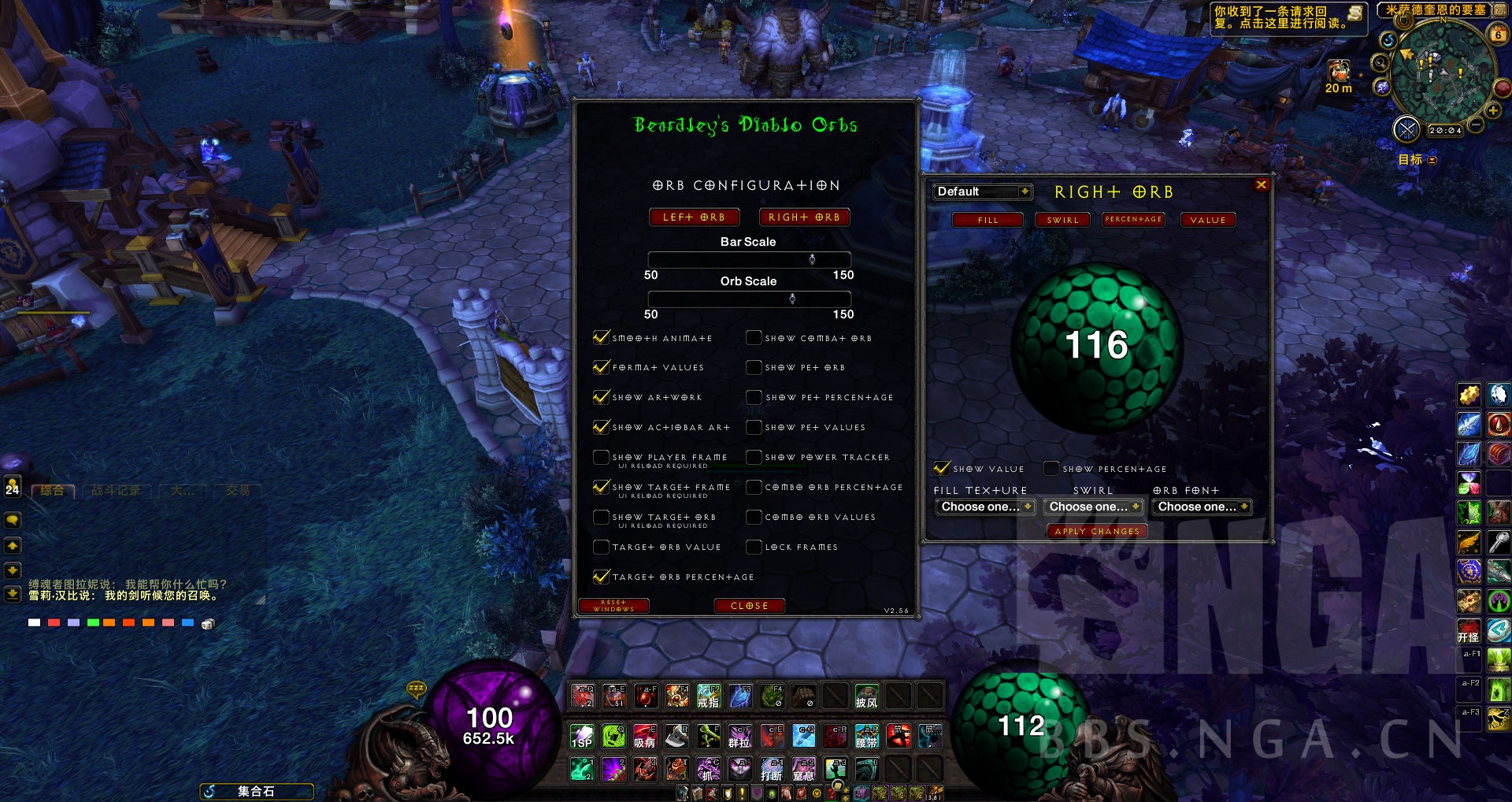Select the 戒指 trinket ability icon
1512x802 pixels.
click(709, 698)
